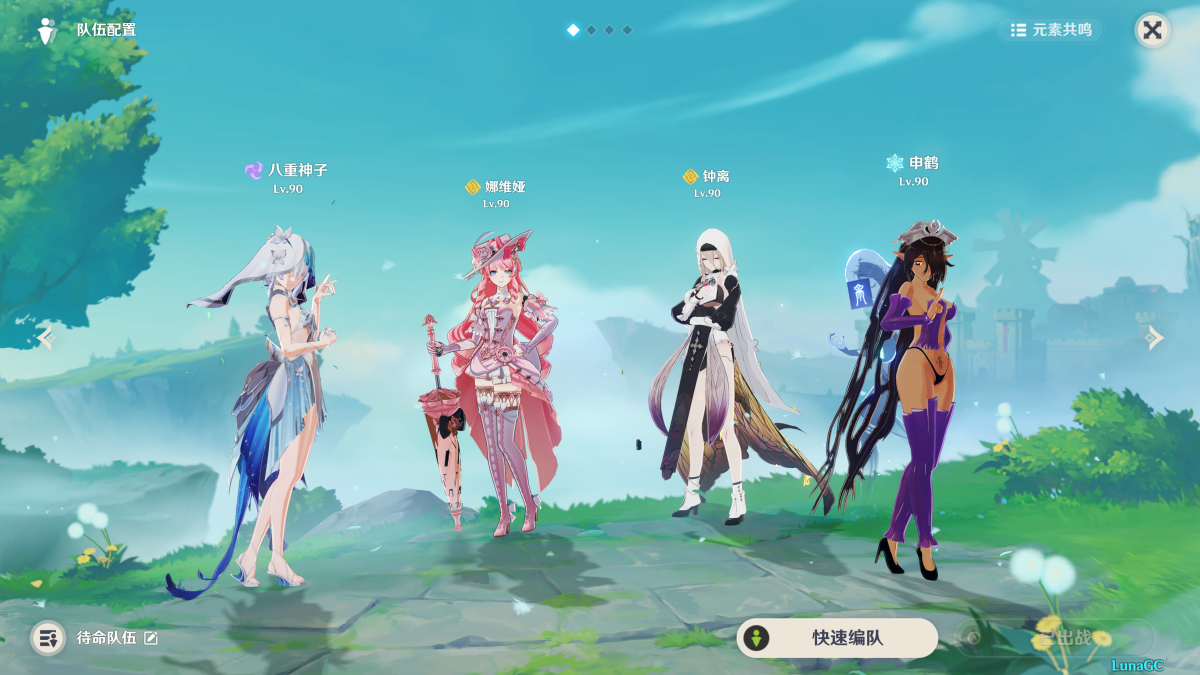The height and width of the screenshot is (675, 1200).
Task: Click the 快速编队 quick setup button
Action: click(837, 638)
